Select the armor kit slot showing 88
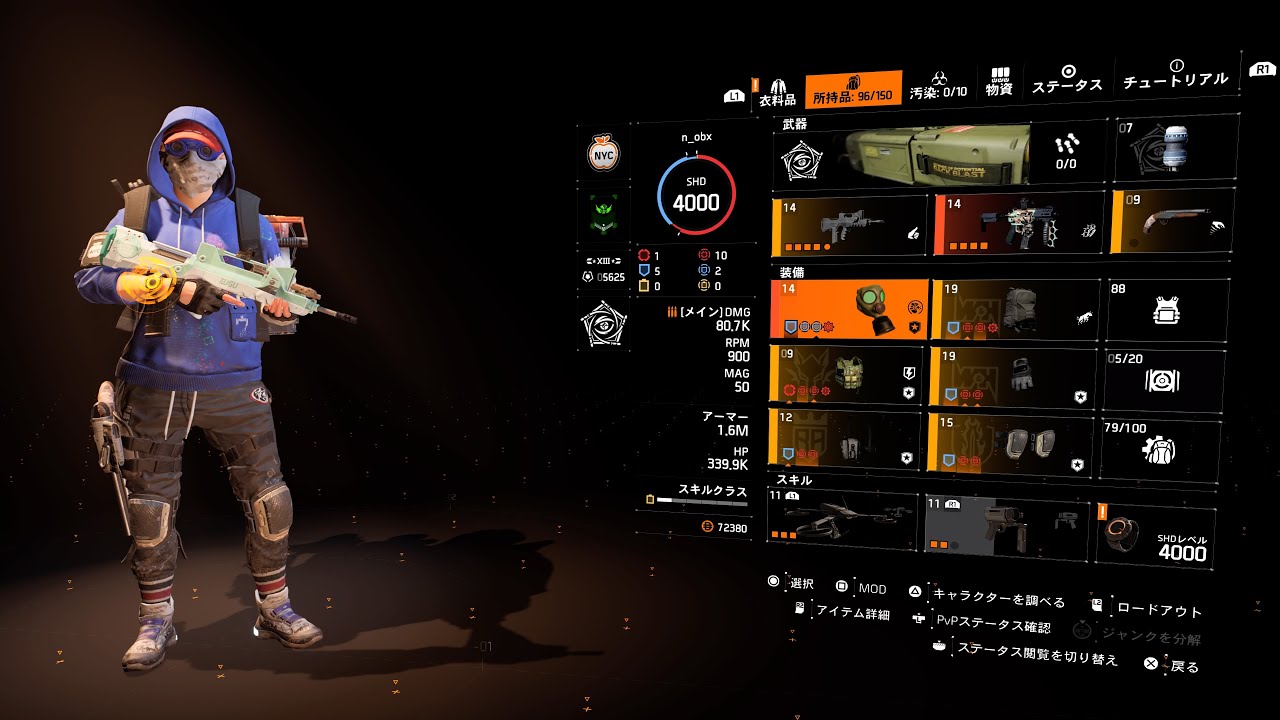This screenshot has height=720, width=1280. coord(1165,310)
